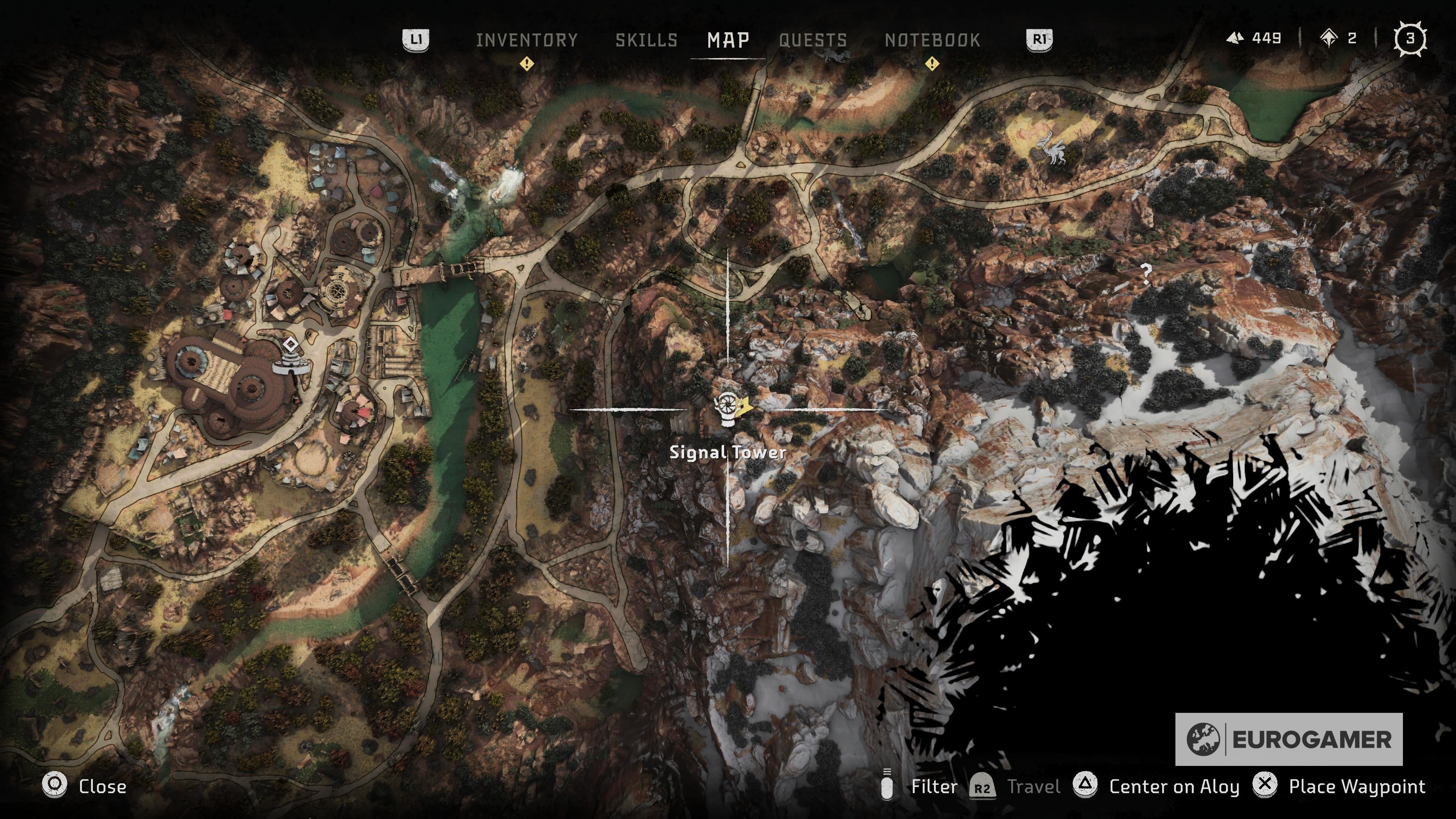Click the Eurogamer watermark logo
The image size is (1456, 819).
1289,739
